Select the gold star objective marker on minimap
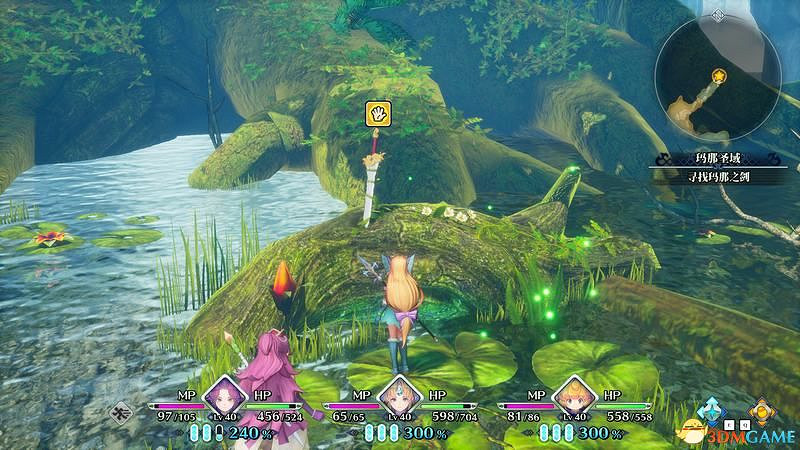 pos(720,76)
